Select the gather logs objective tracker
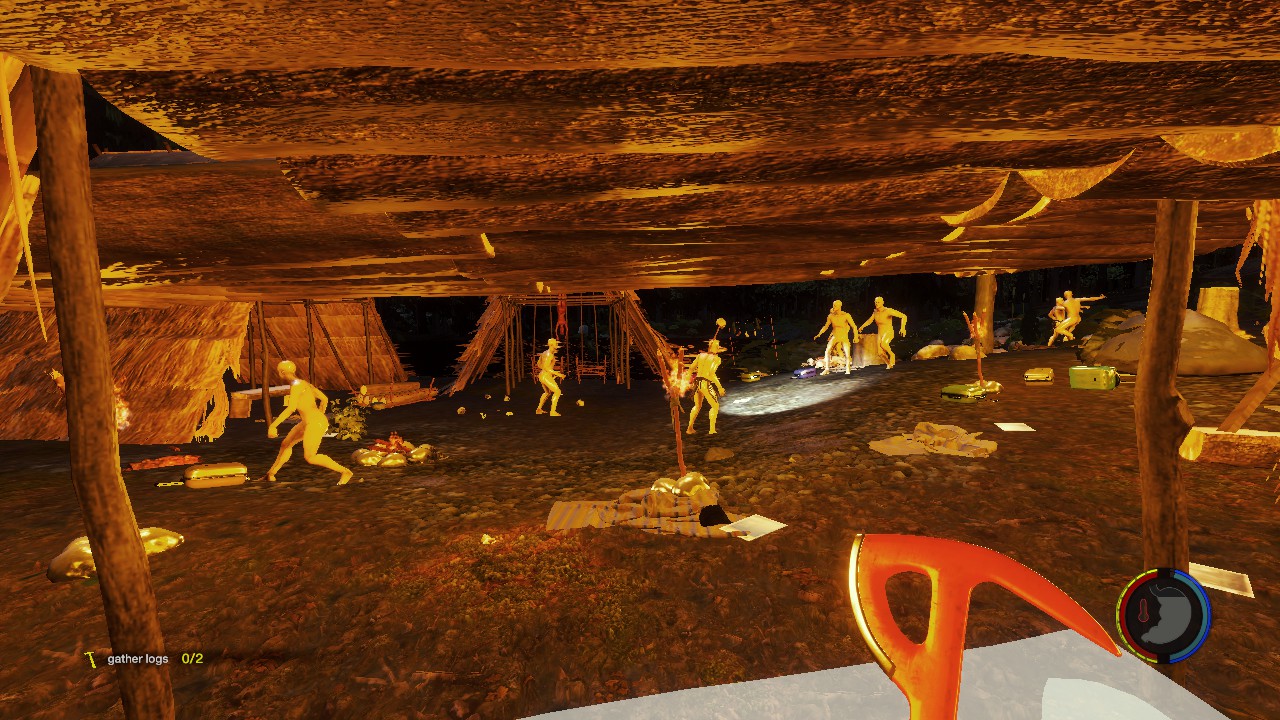The width and height of the screenshot is (1280, 720). tap(144, 659)
